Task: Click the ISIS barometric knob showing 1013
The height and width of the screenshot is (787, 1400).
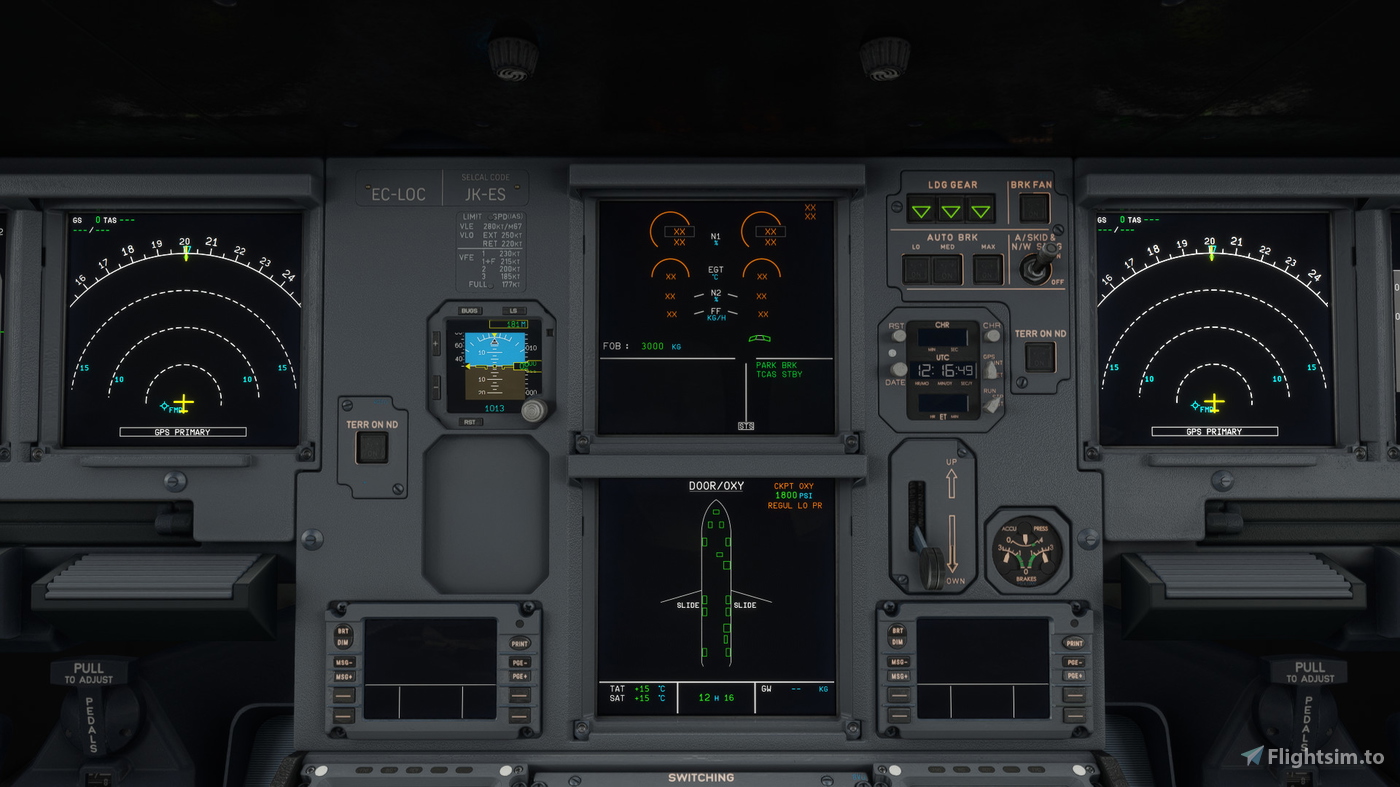Action: click(533, 408)
